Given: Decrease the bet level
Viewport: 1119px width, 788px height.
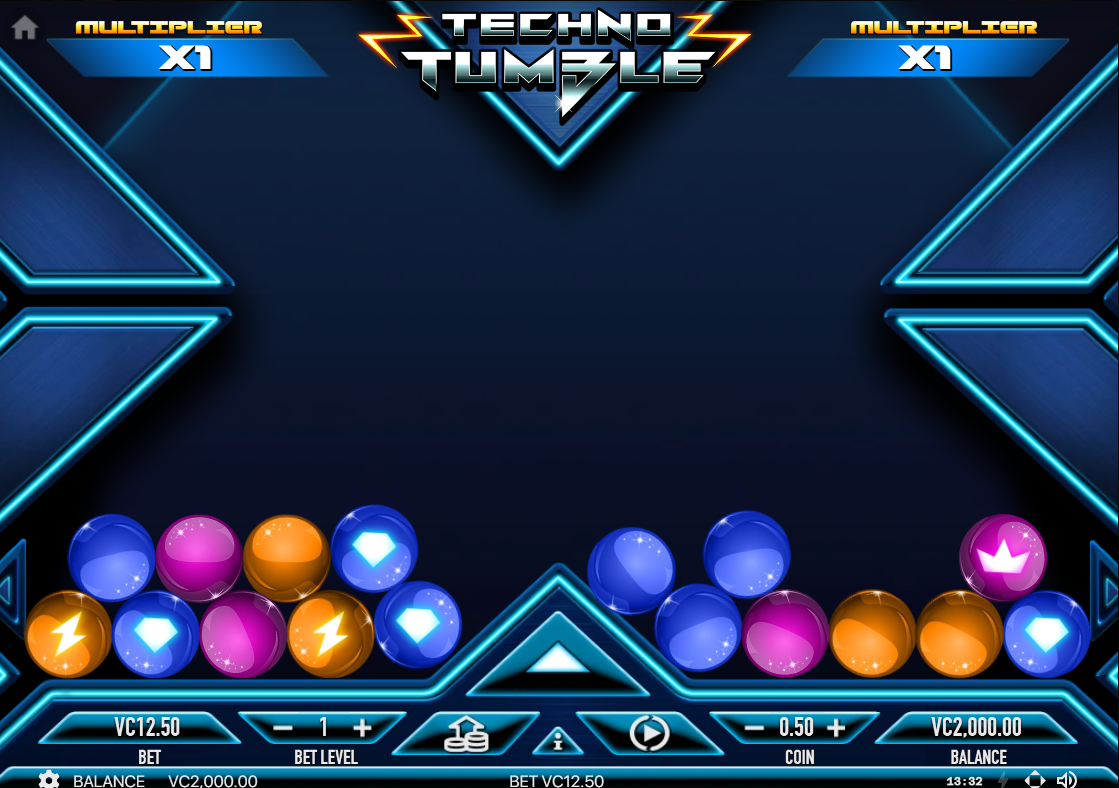Looking at the screenshot, I should point(283,728).
